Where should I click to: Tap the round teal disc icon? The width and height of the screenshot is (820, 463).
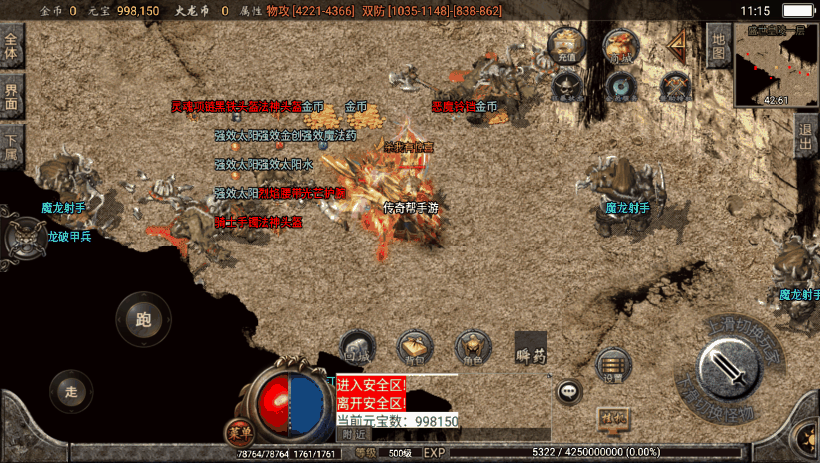pos(621,88)
